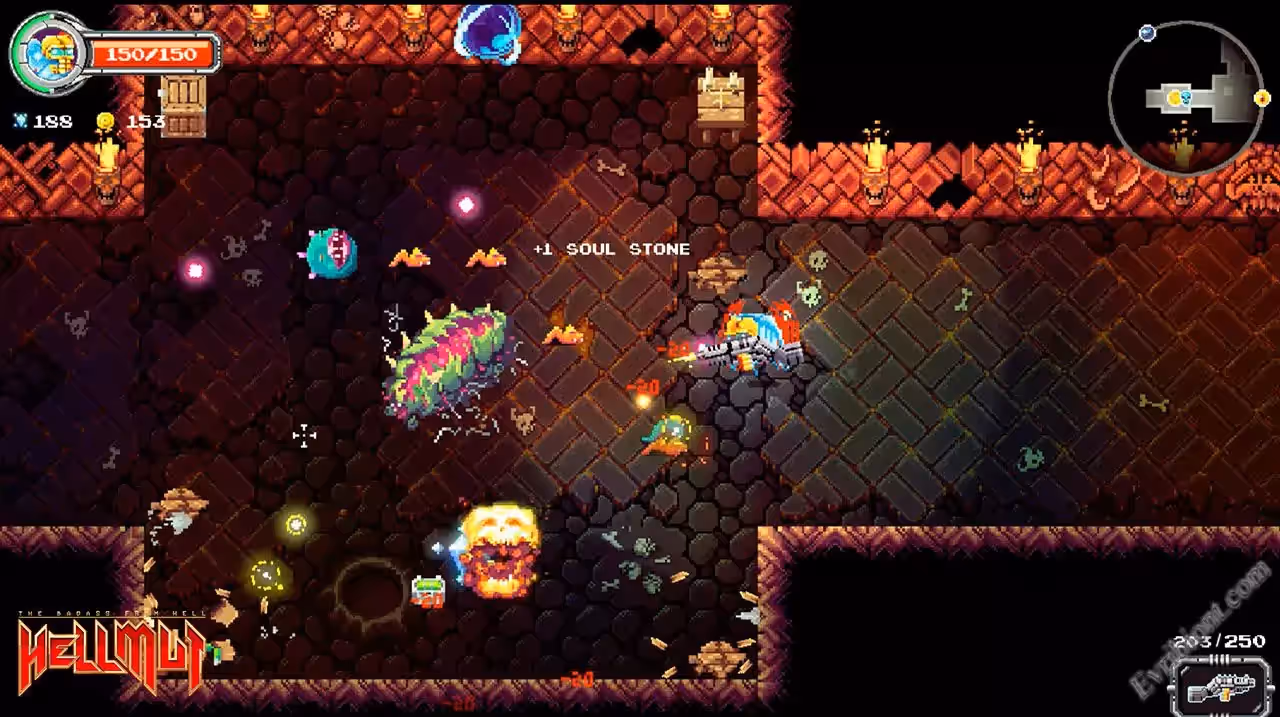The image size is (1280, 717).
Task: Click the circular dungeon minimap
Action: pyautogui.click(x=1187, y=98)
